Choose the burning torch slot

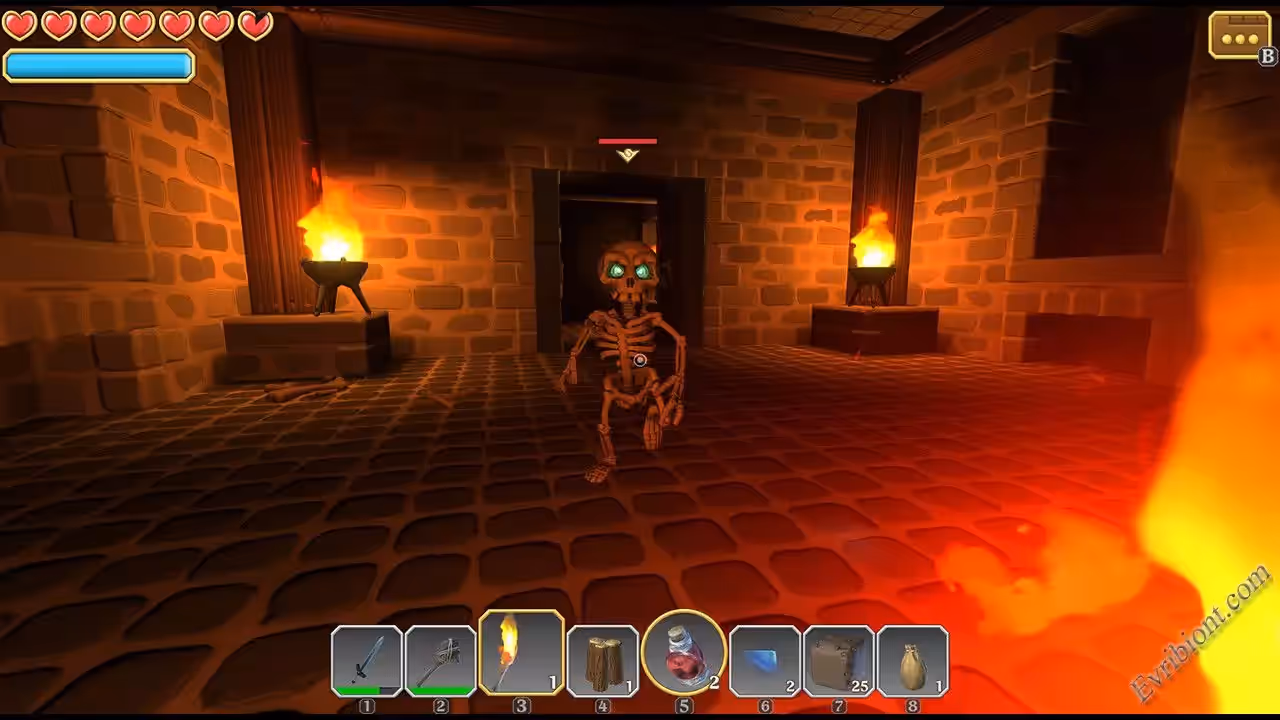click(x=521, y=652)
